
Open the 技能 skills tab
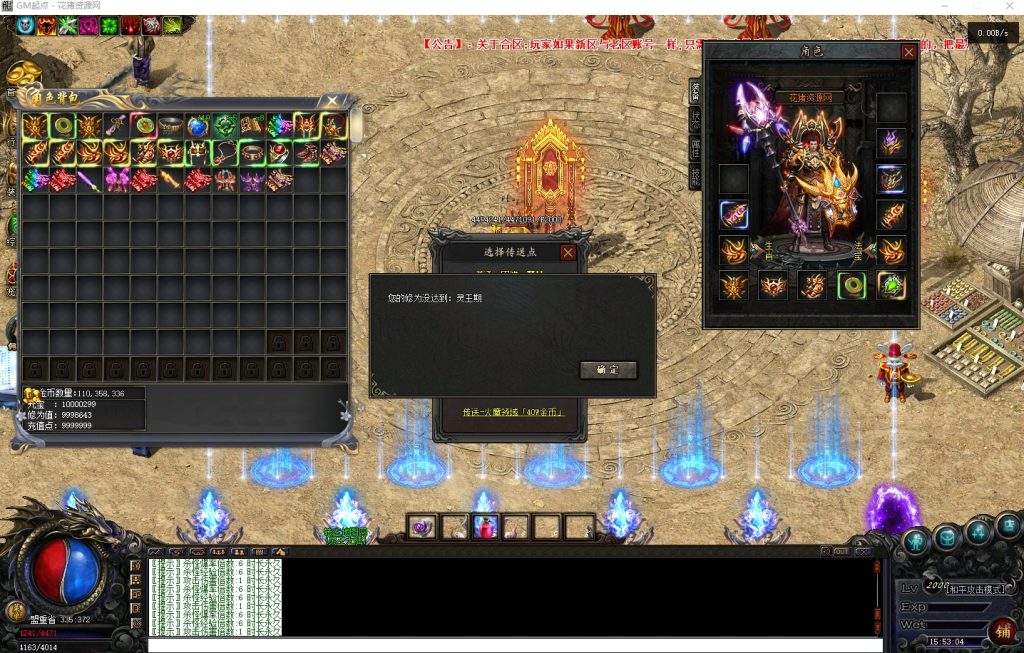pos(695,177)
